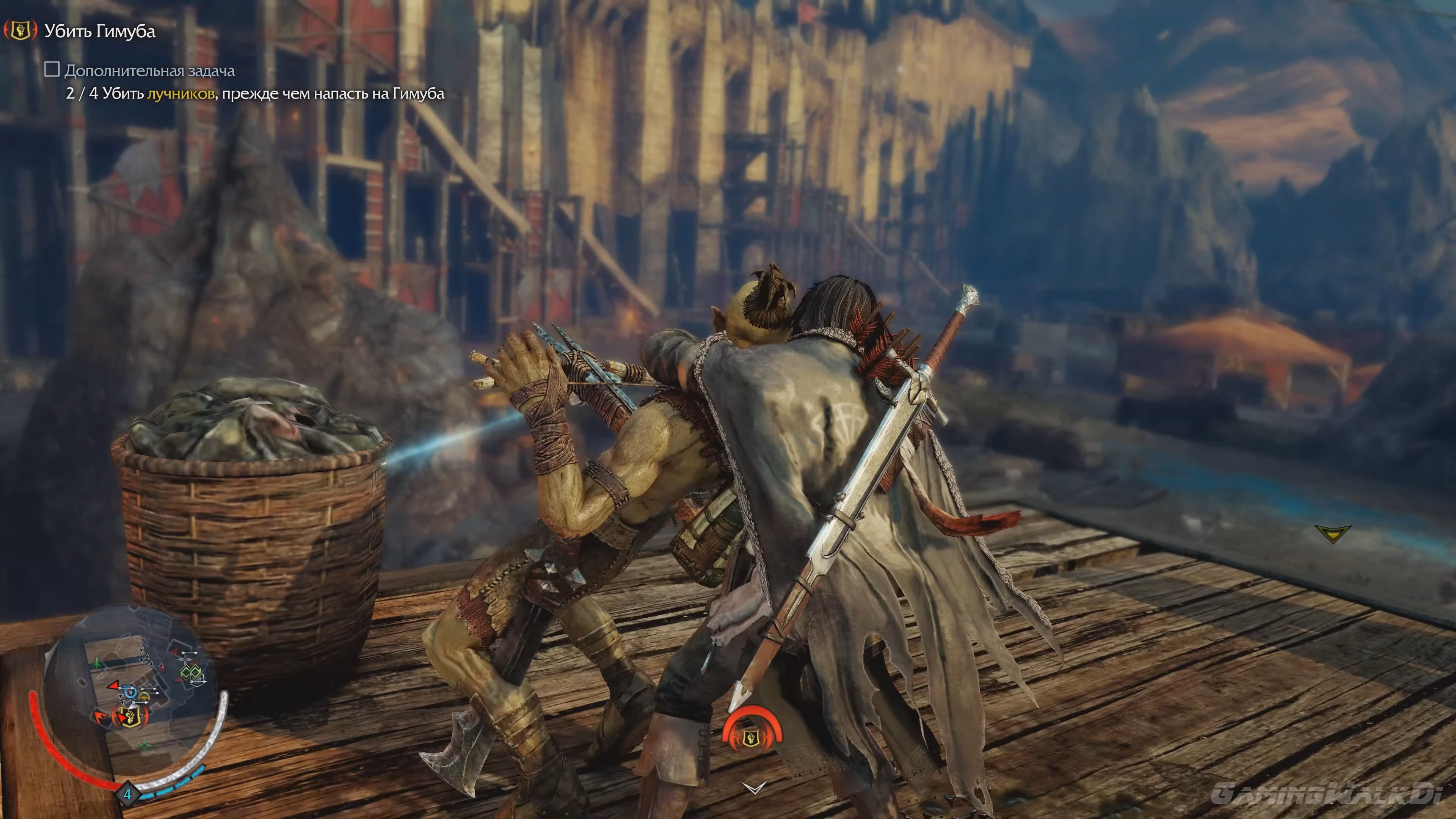Select the yellow caragor icon on the minimap
Viewport: 1456px width, 819px height.
click(x=144, y=697)
